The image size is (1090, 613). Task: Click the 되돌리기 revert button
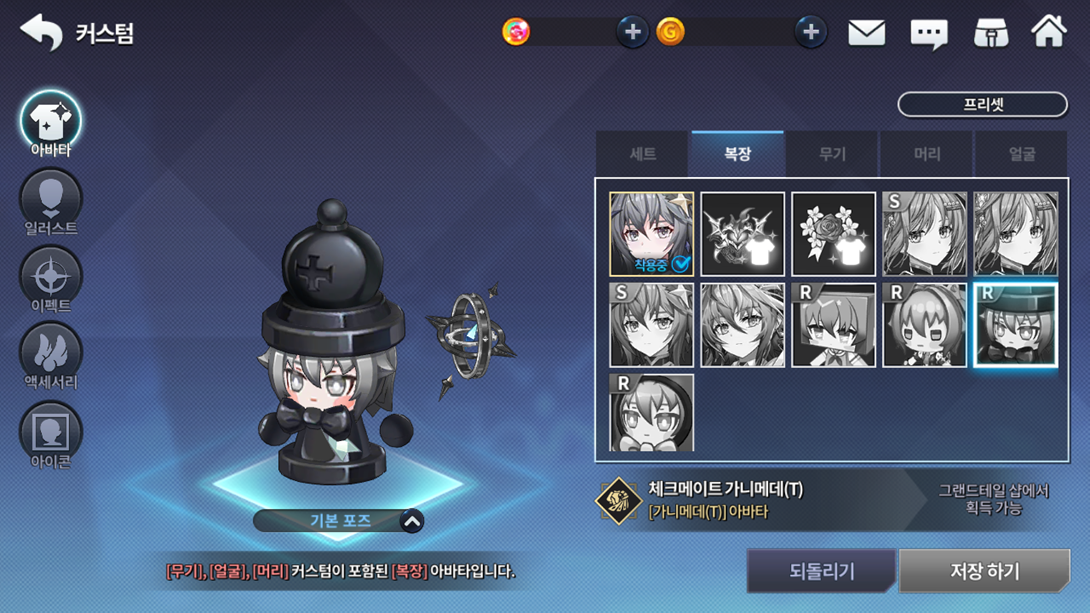click(822, 571)
